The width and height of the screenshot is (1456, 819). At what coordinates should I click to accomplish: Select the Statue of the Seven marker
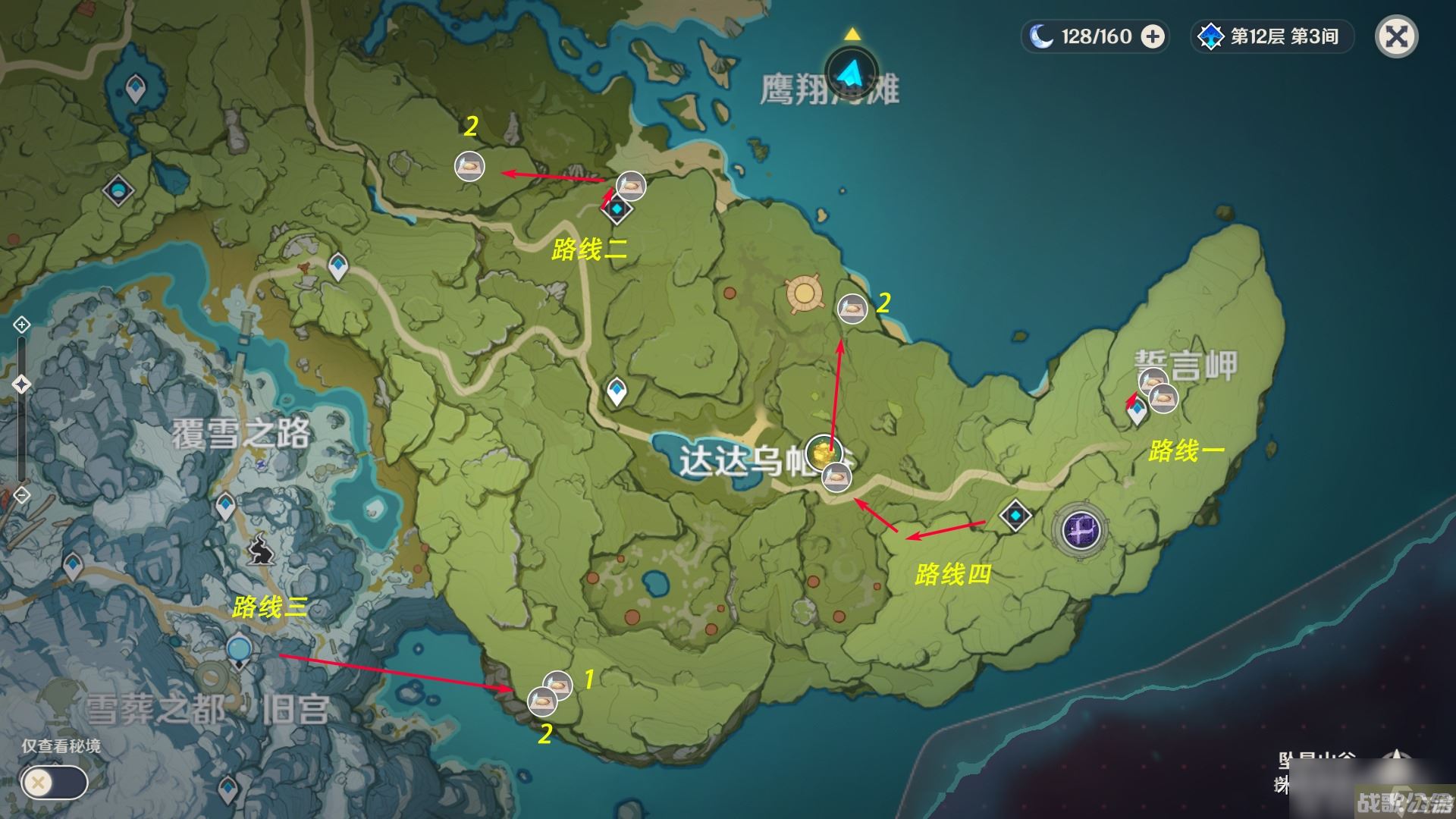(x=805, y=294)
